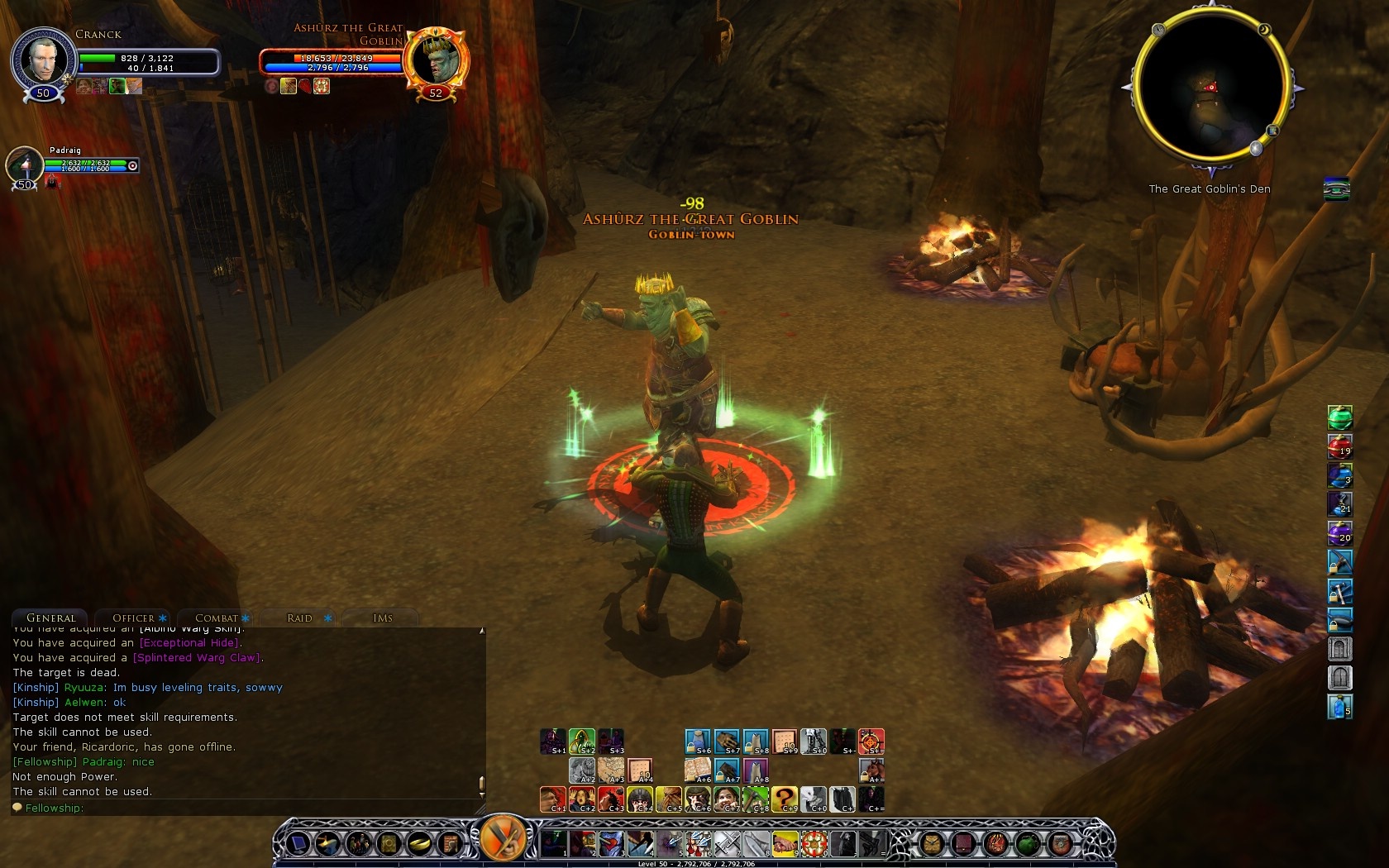Click the crescent moon icon on minimap
Screen dimensions: 1389x868
pyautogui.click(x=1264, y=30)
